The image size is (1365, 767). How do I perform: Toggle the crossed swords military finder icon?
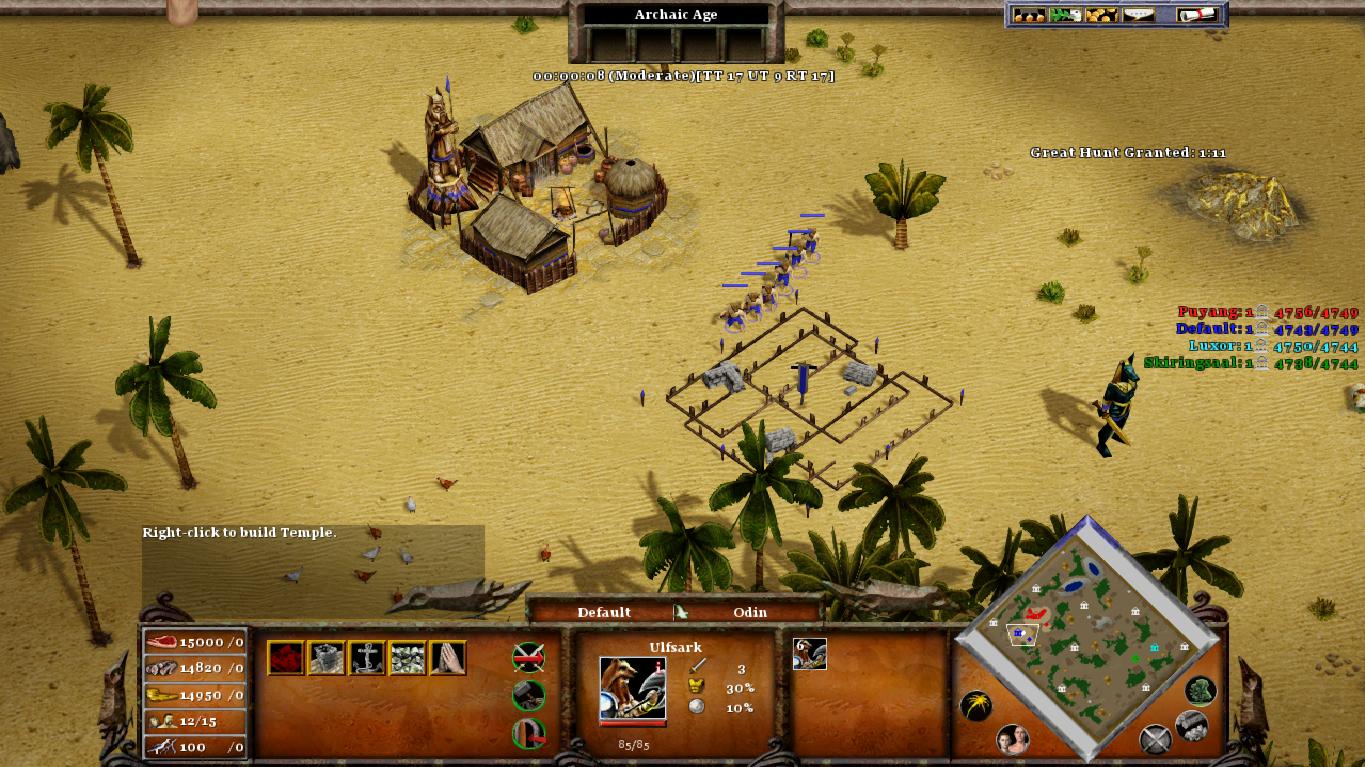pos(1156,737)
